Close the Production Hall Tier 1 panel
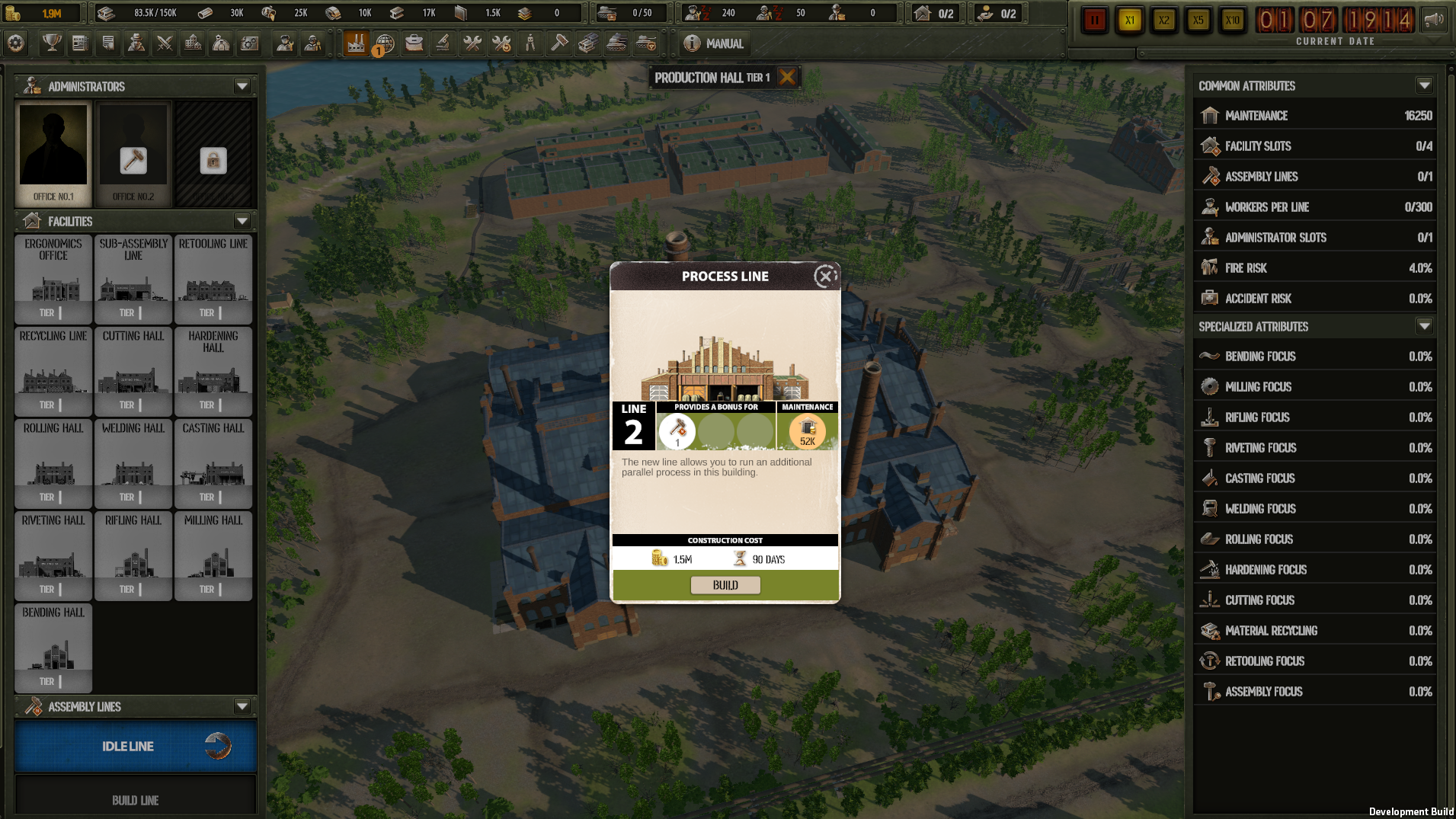 pos(788,77)
